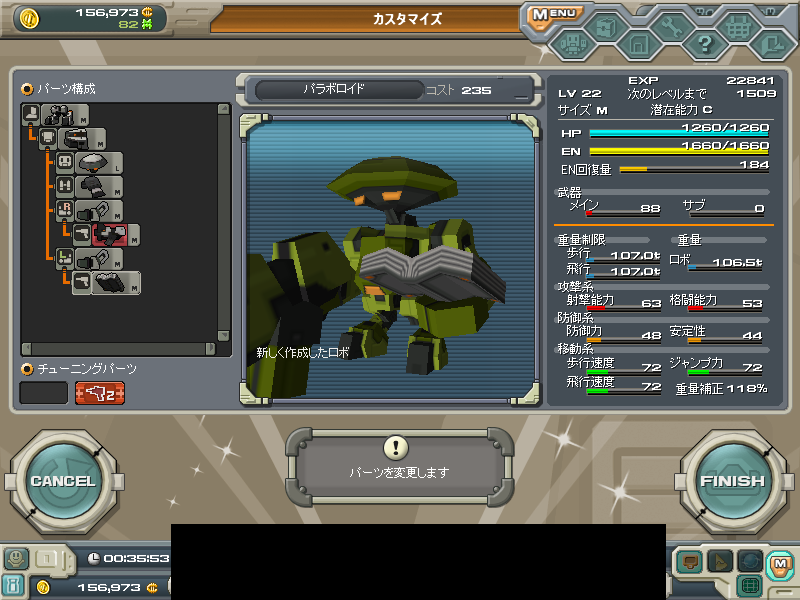
Task: Open the shopping basket shop icon
Action: tap(739, 29)
